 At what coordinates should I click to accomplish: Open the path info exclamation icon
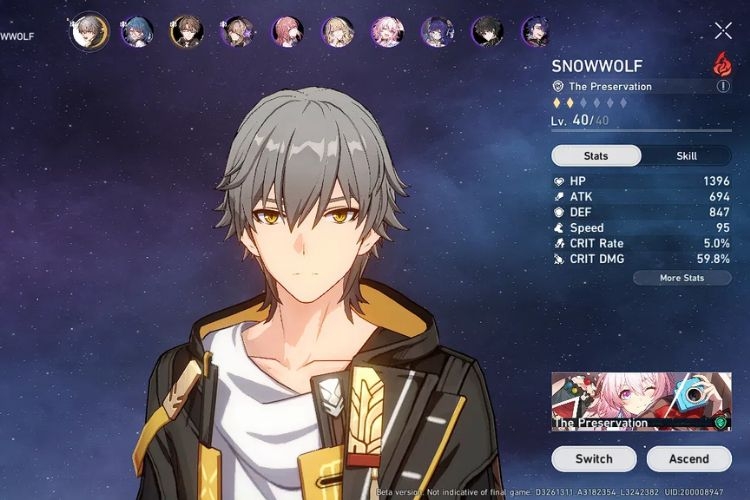click(723, 87)
